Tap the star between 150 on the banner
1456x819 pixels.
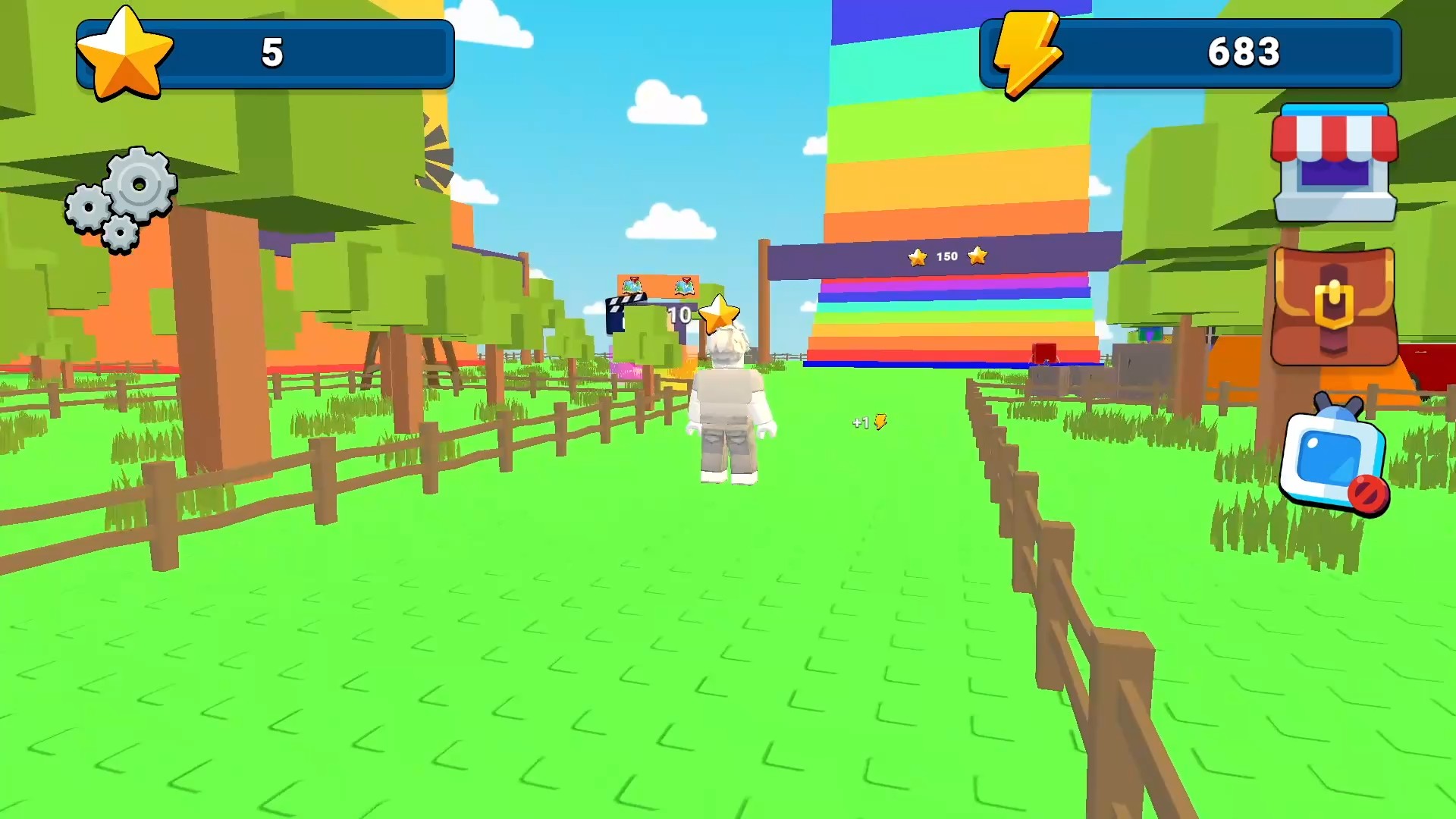click(918, 257)
